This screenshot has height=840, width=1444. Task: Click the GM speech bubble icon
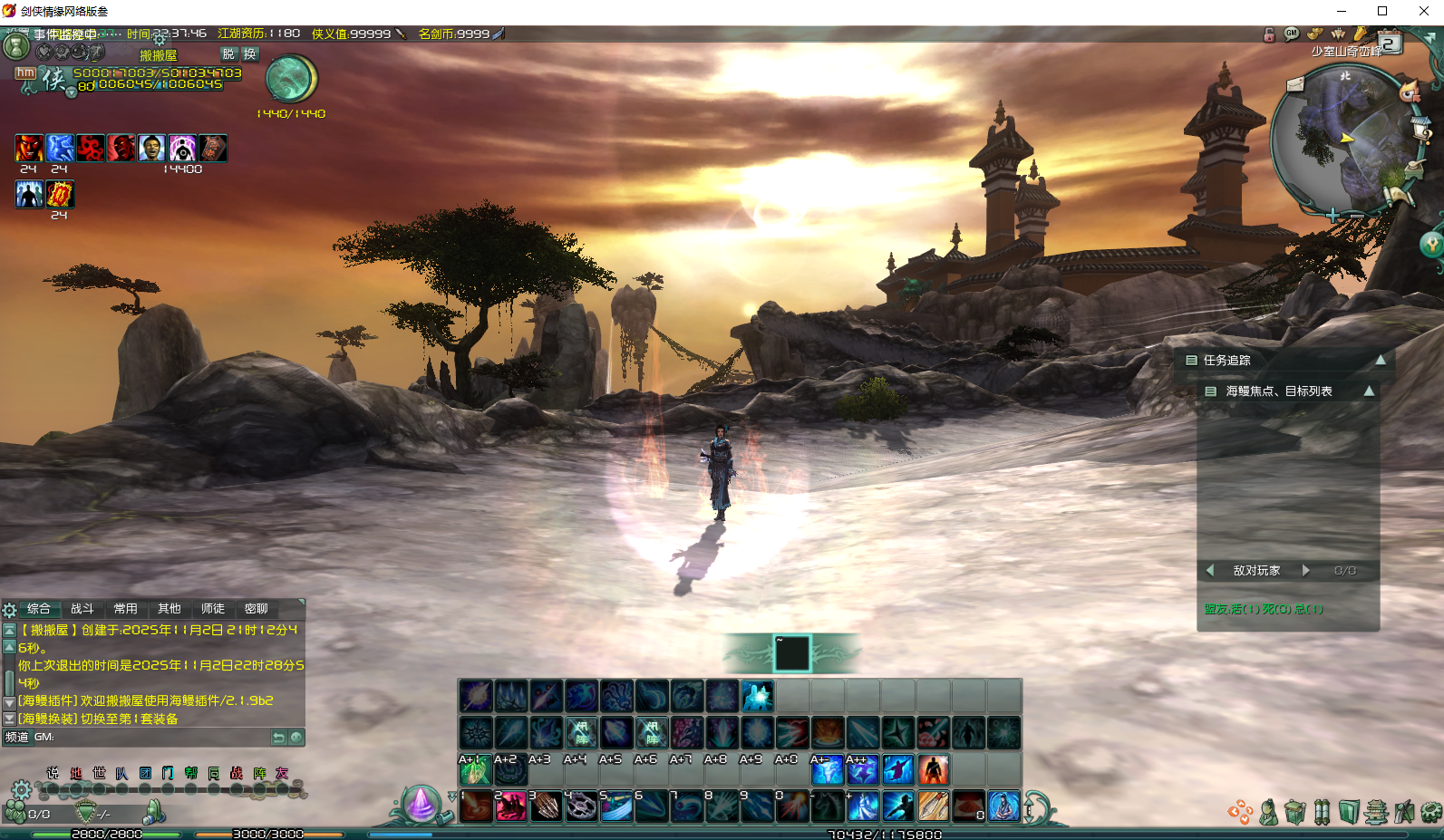coord(1292,34)
